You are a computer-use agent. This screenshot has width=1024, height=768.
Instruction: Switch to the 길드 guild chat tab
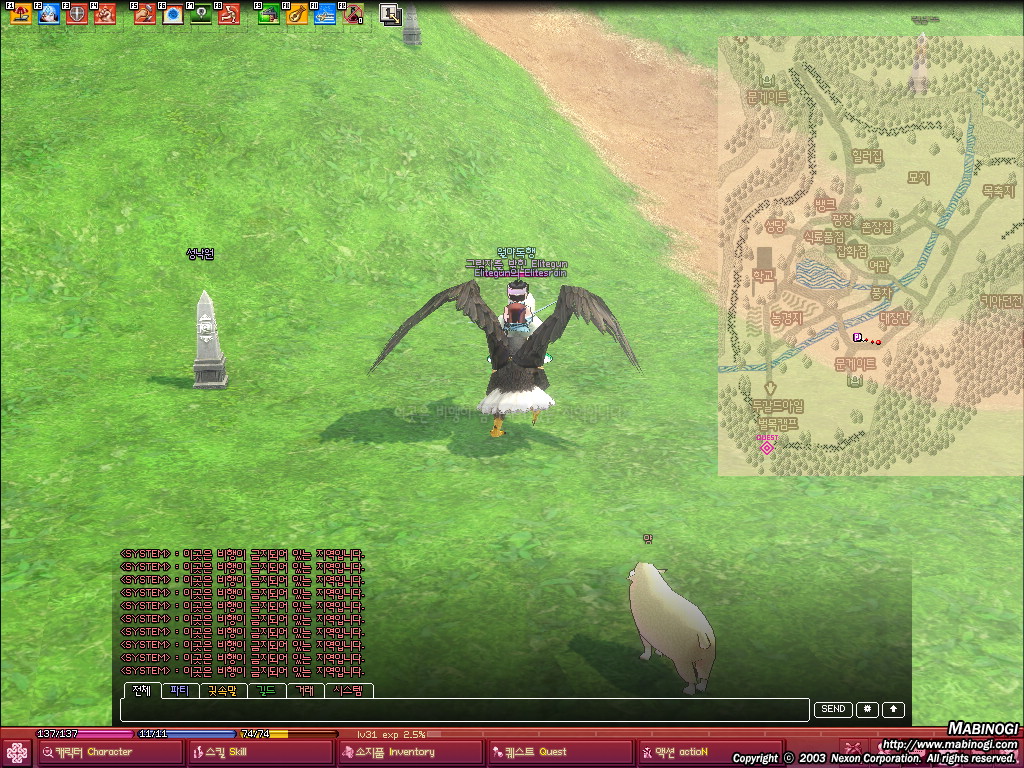point(266,690)
